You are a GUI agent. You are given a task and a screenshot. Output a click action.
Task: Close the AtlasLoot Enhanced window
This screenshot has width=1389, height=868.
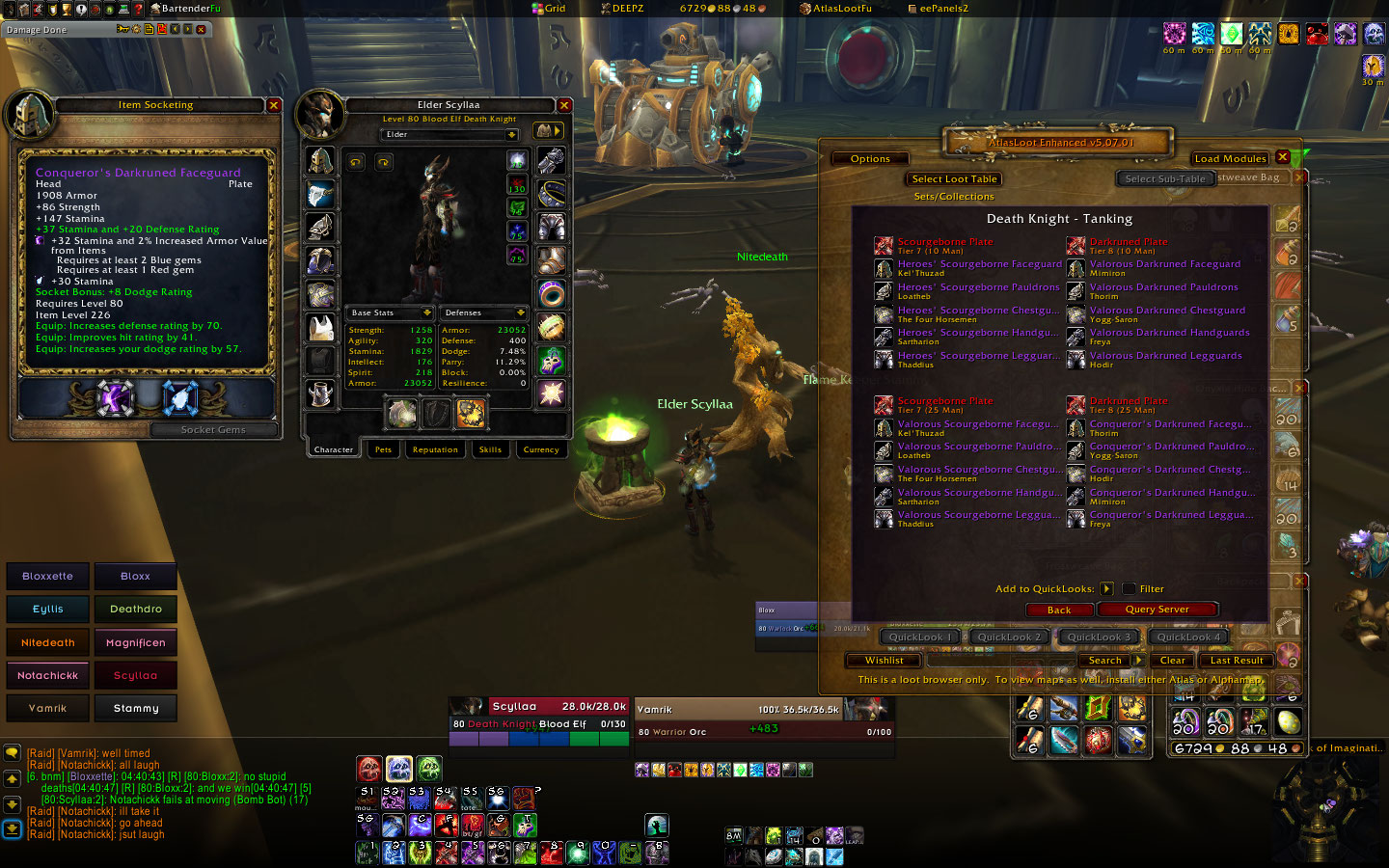pos(1282,157)
